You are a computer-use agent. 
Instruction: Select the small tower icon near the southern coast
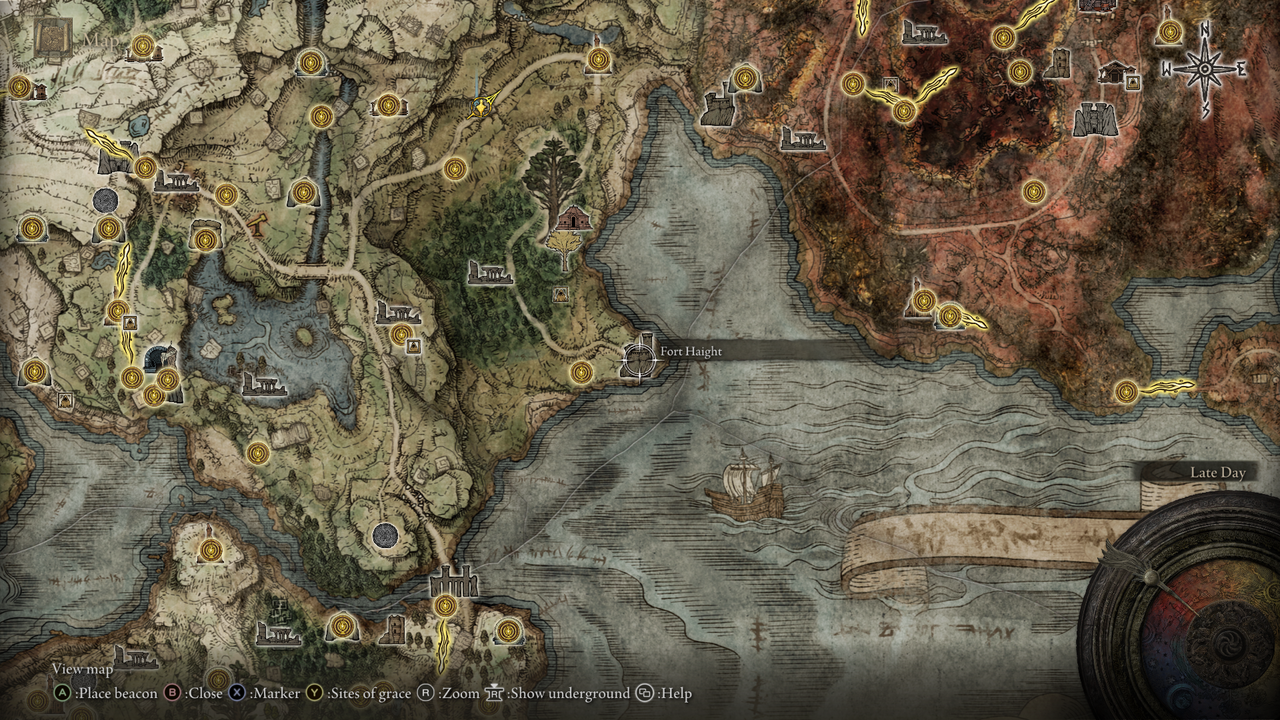394,629
